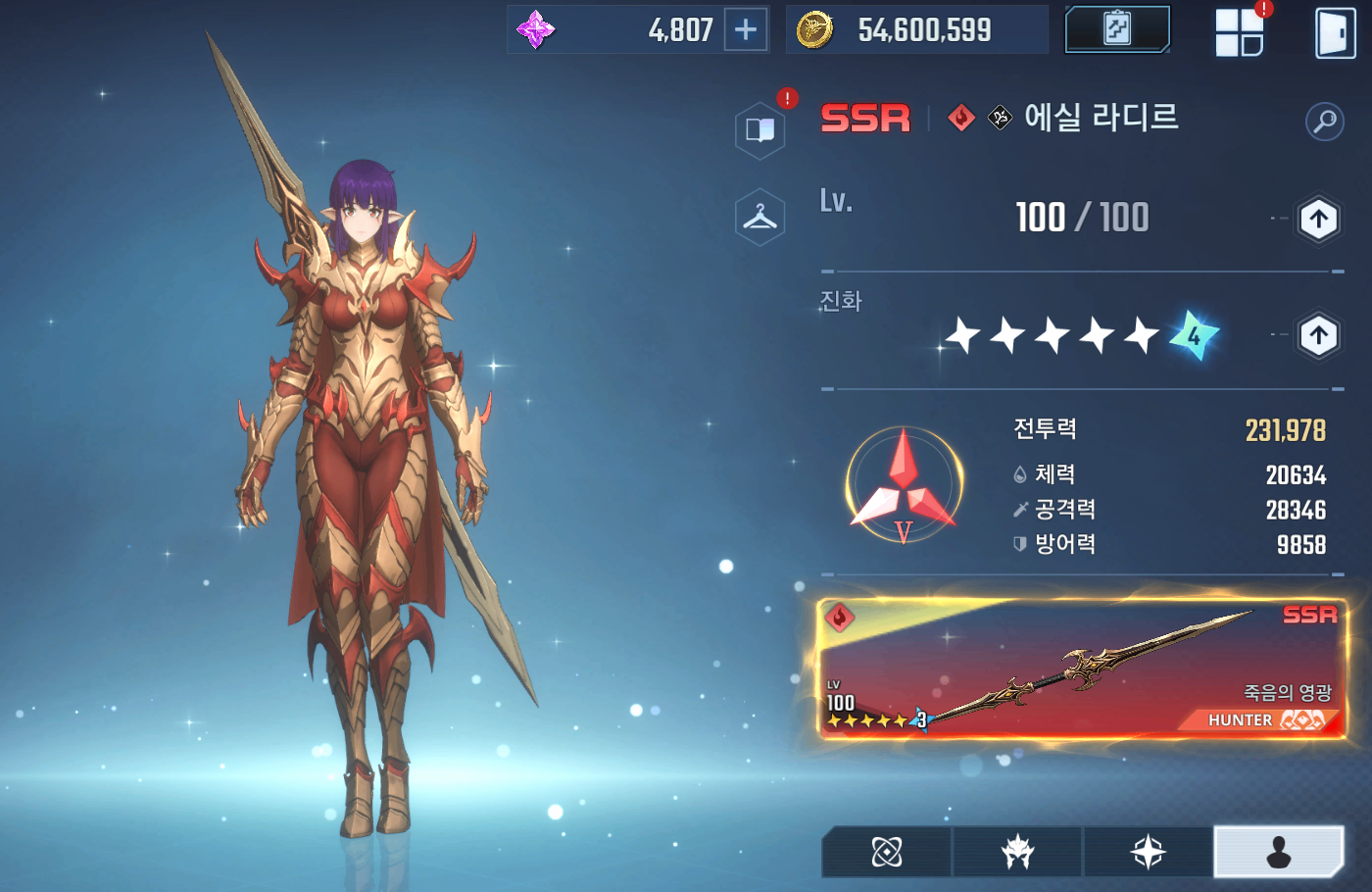The height and width of the screenshot is (892, 1372).
Task: Open the clipboard panel in the top bar
Action: pos(1116,29)
